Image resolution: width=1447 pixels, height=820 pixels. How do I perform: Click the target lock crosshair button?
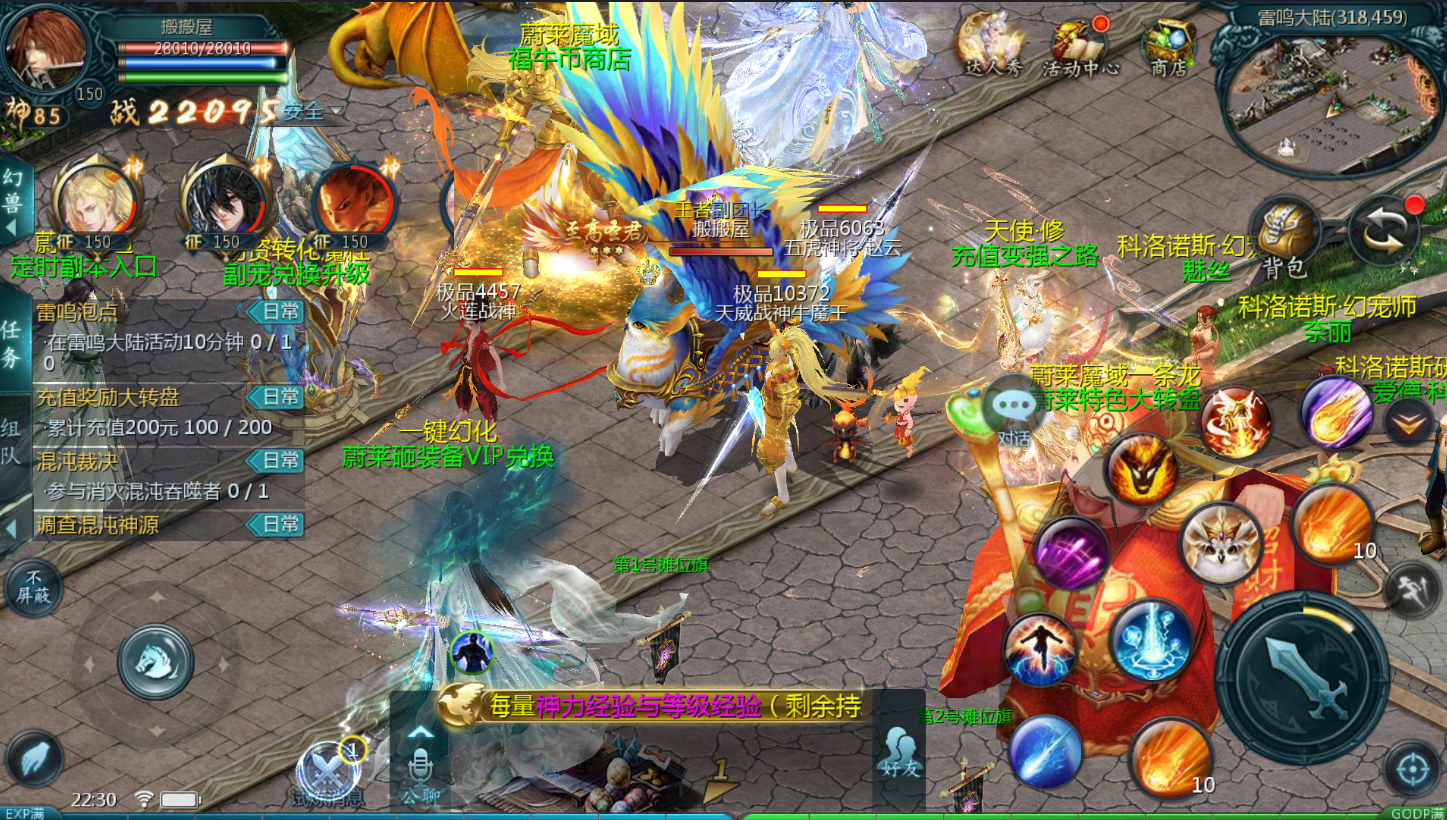pyautogui.click(x=1412, y=770)
